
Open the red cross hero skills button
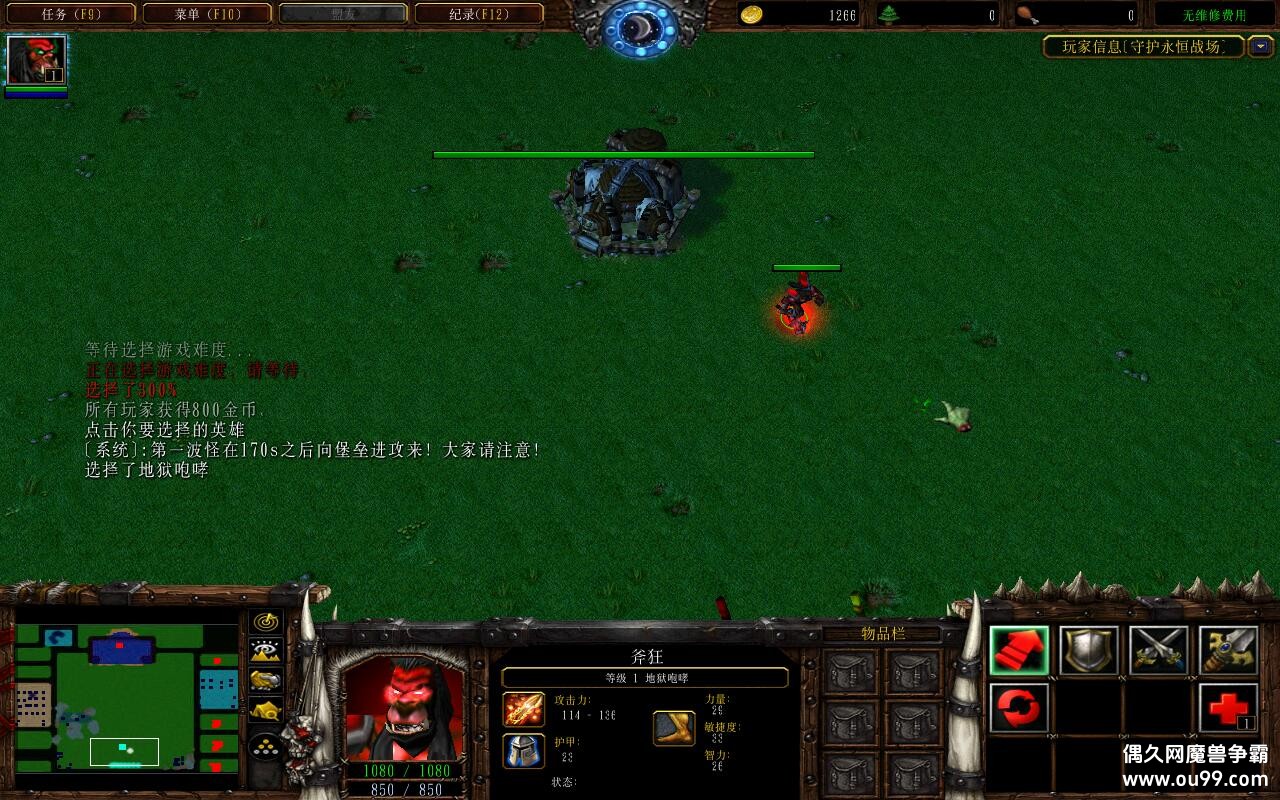point(1228,709)
